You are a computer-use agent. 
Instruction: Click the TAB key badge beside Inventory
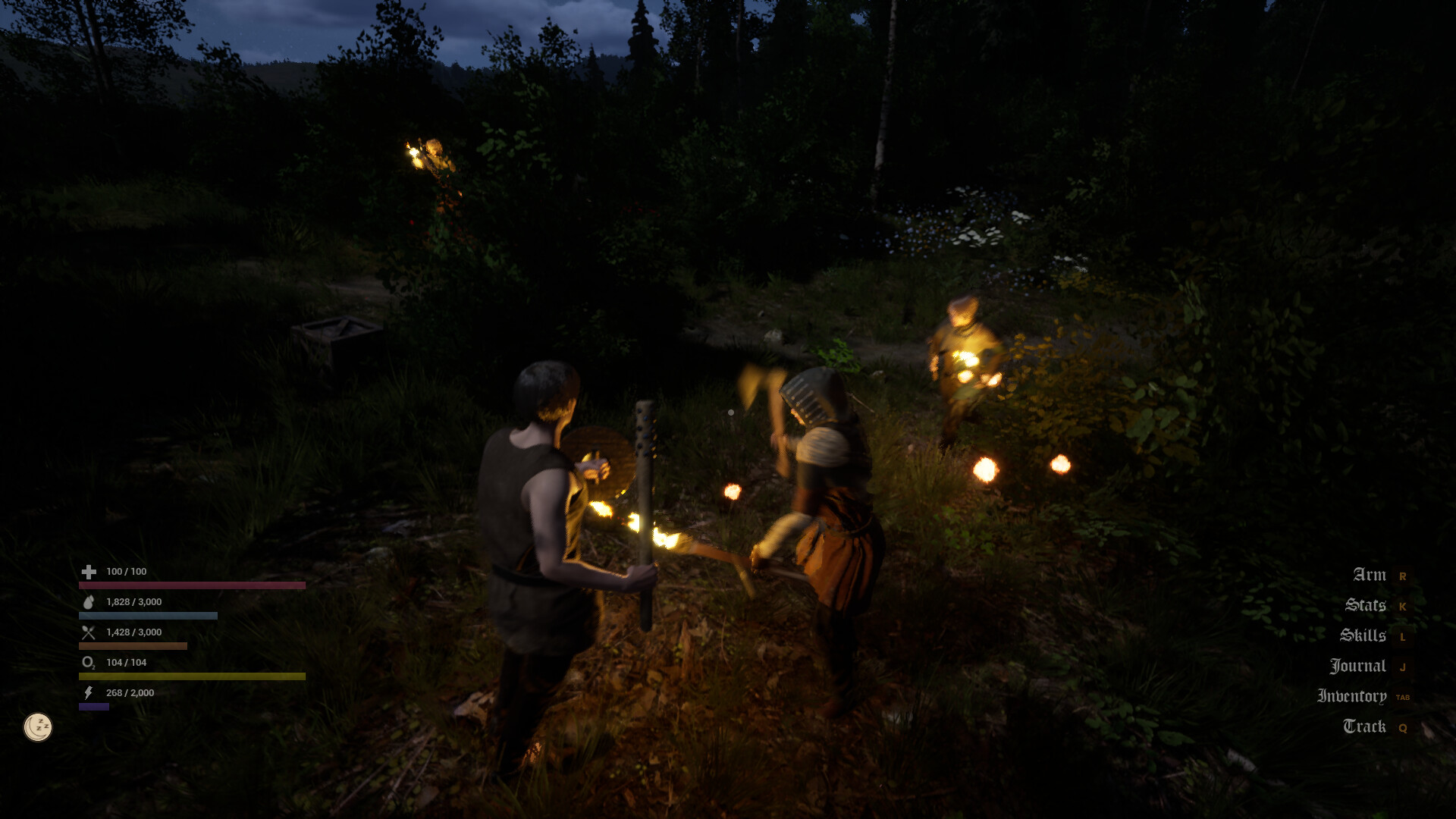point(1404,696)
